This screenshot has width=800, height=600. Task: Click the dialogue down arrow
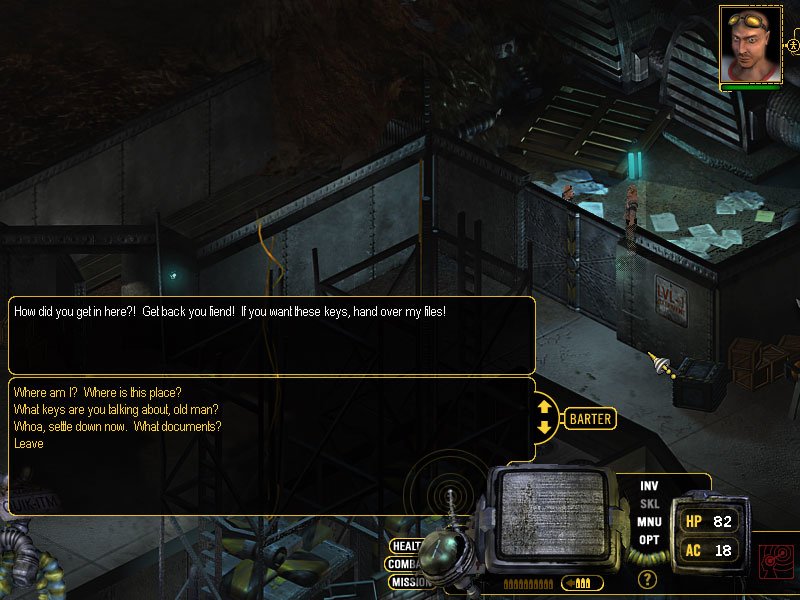(545, 428)
